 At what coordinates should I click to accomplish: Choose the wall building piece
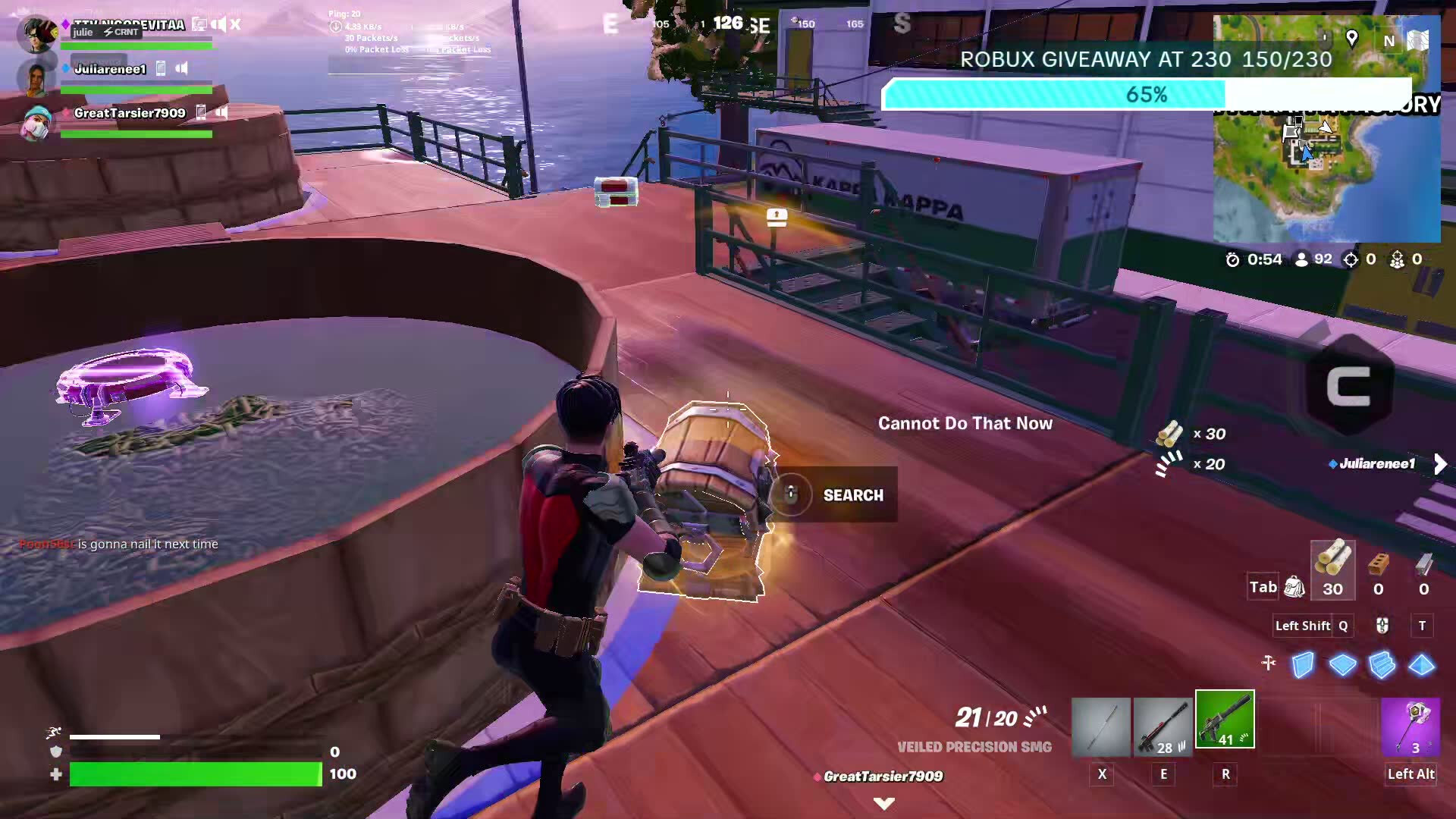[1303, 665]
